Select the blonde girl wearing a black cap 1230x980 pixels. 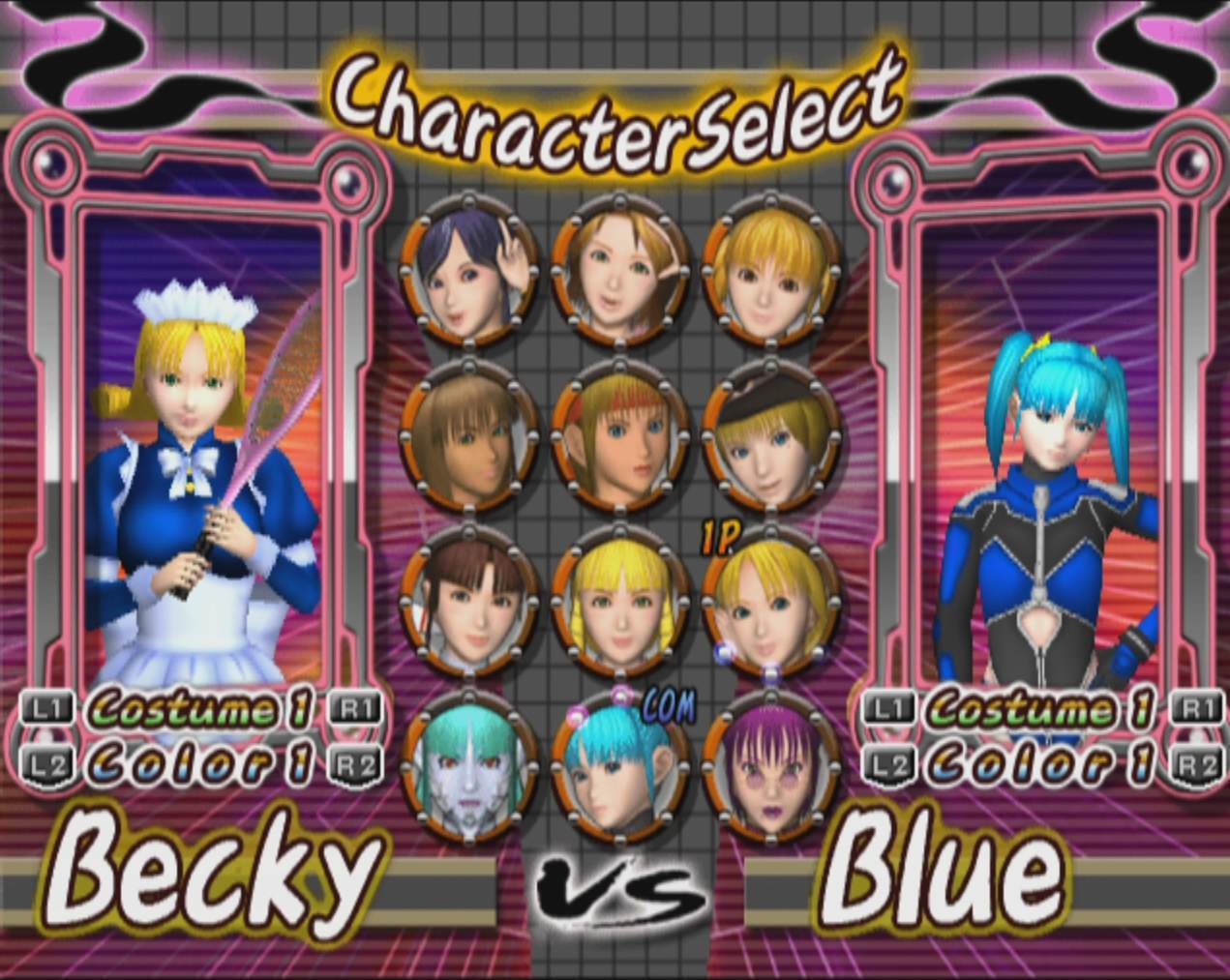pos(770,435)
